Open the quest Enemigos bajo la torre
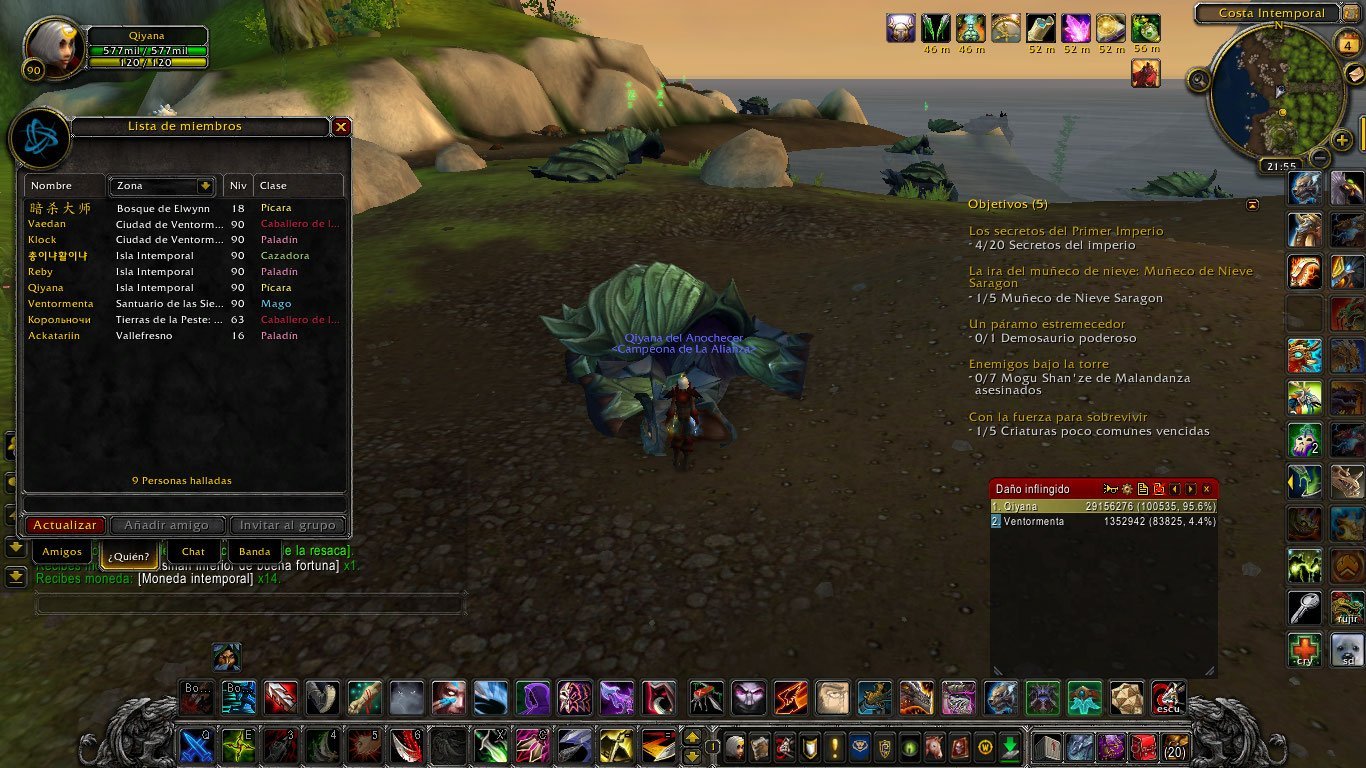1366x768 pixels. tap(1038, 365)
